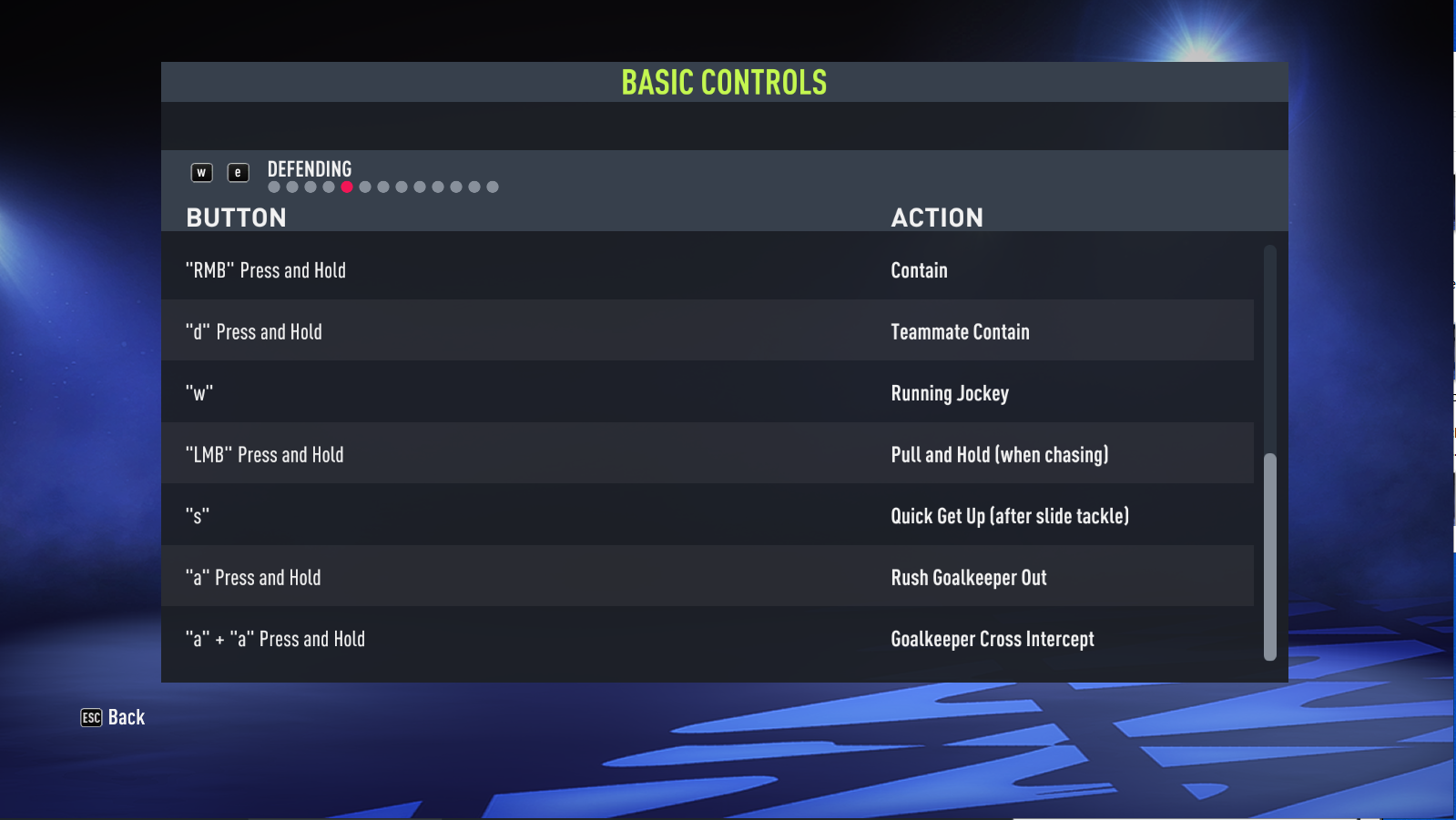Select the highlighted red page indicator dot

pyautogui.click(x=348, y=187)
